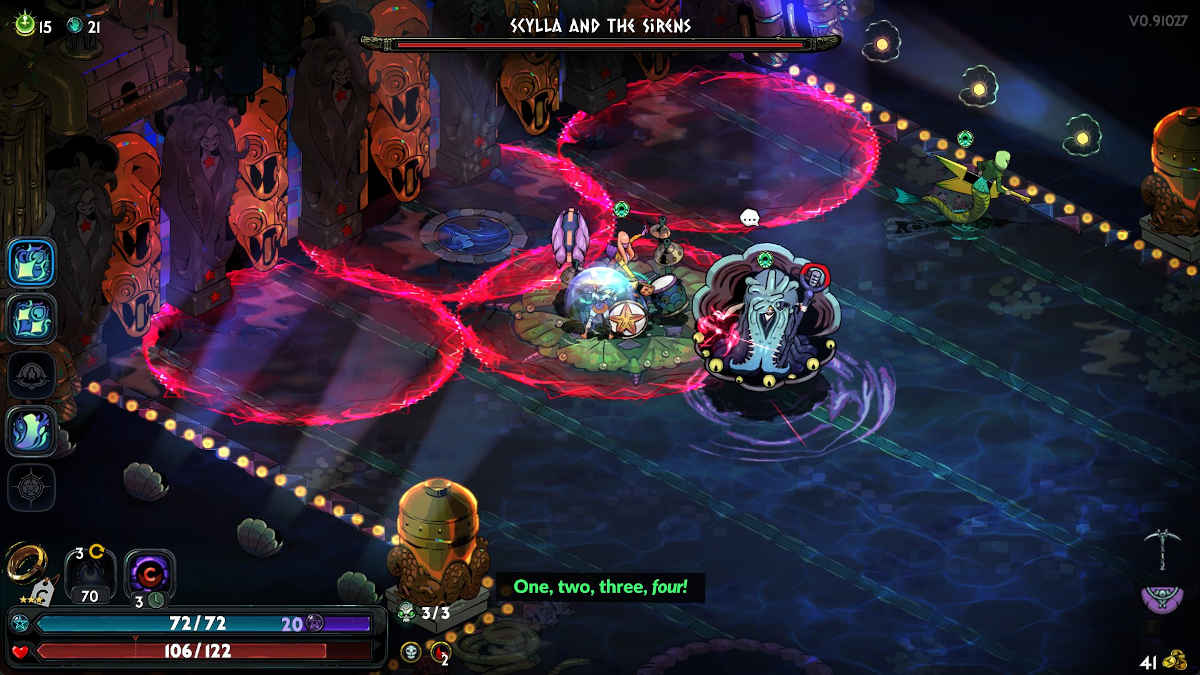This screenshot has width=1200, height=675.
Task: Click the skull status icon in gold ring
Action: tap(411, 652)
